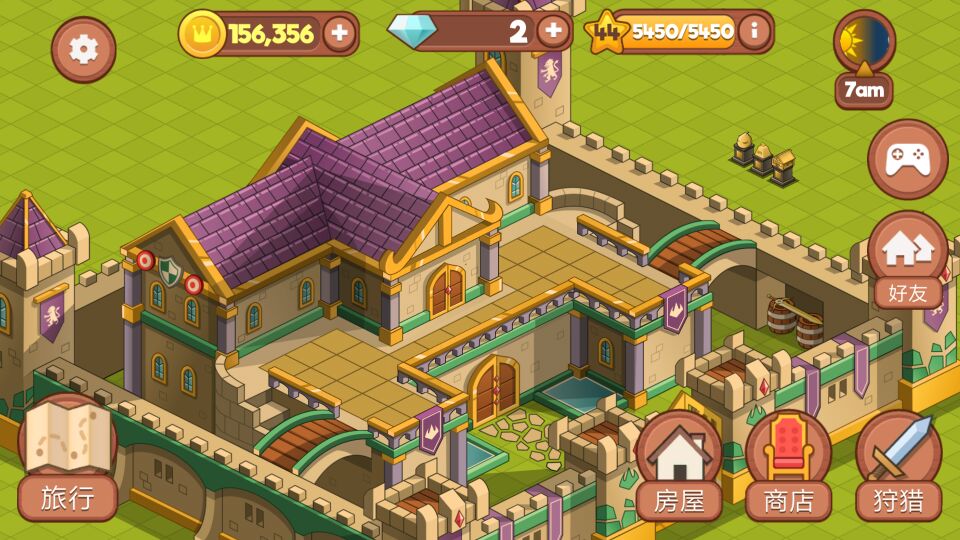Show experience level info
The height and width of the screenshot is (540, 960).
click(x=754, y=31)
